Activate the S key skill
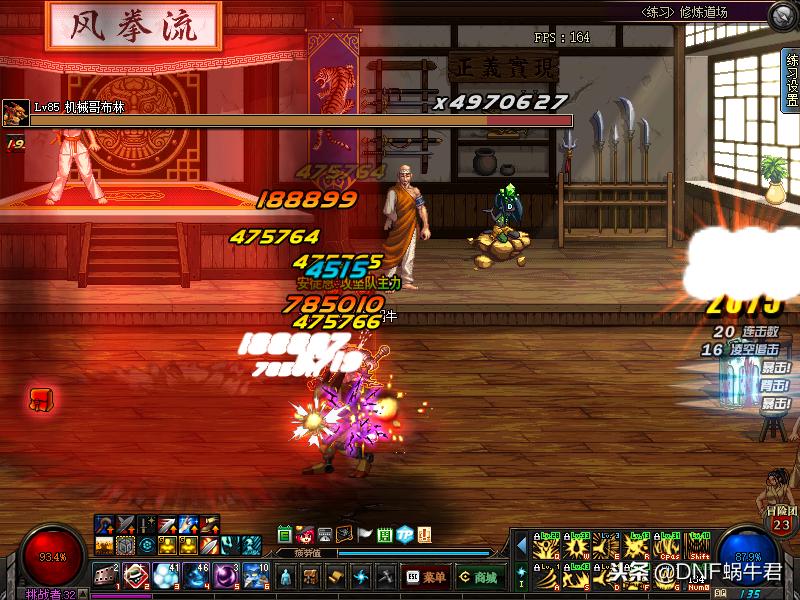 [x=576, y=577]
